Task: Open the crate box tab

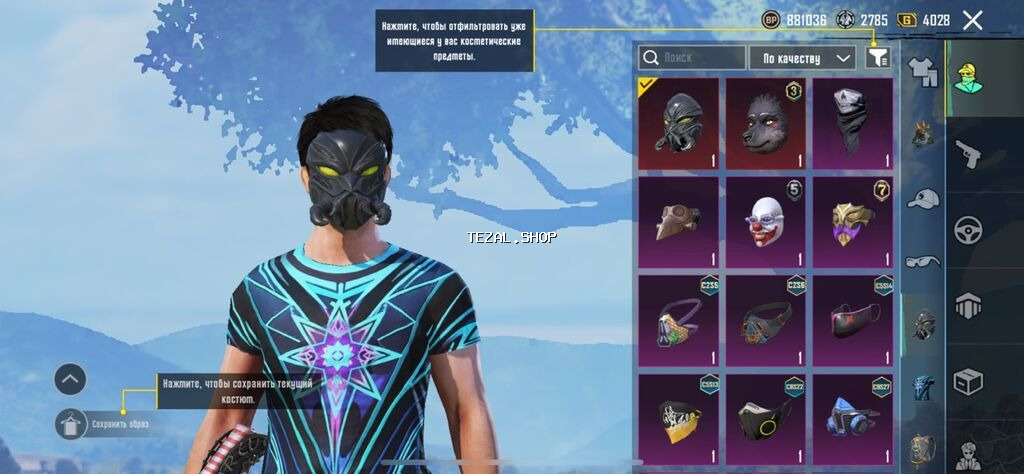Action: [x=968, y=381]
